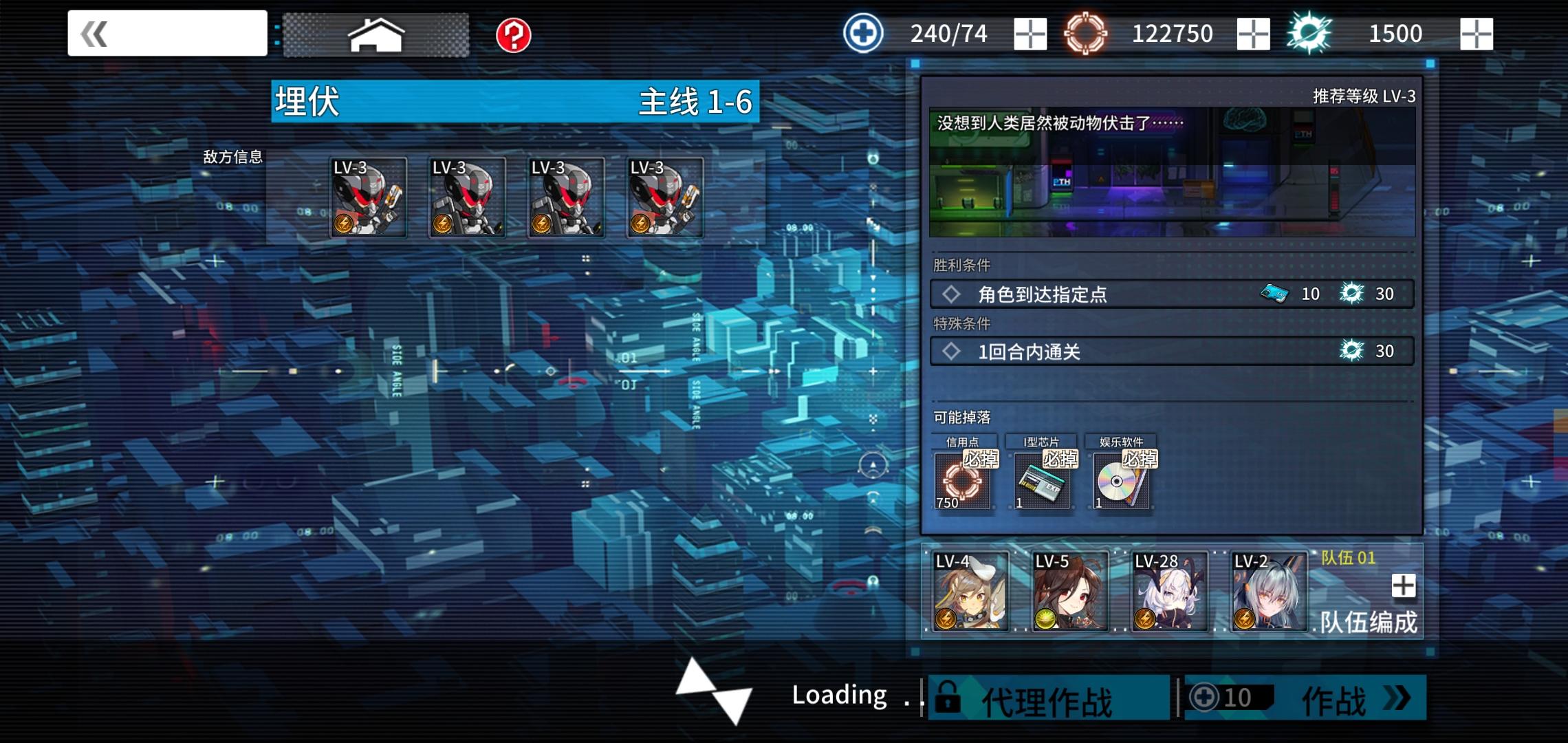1568x743 pixels.
Task: Expand the 敌方信息 enemy info panel
Action: click(232, 156)
